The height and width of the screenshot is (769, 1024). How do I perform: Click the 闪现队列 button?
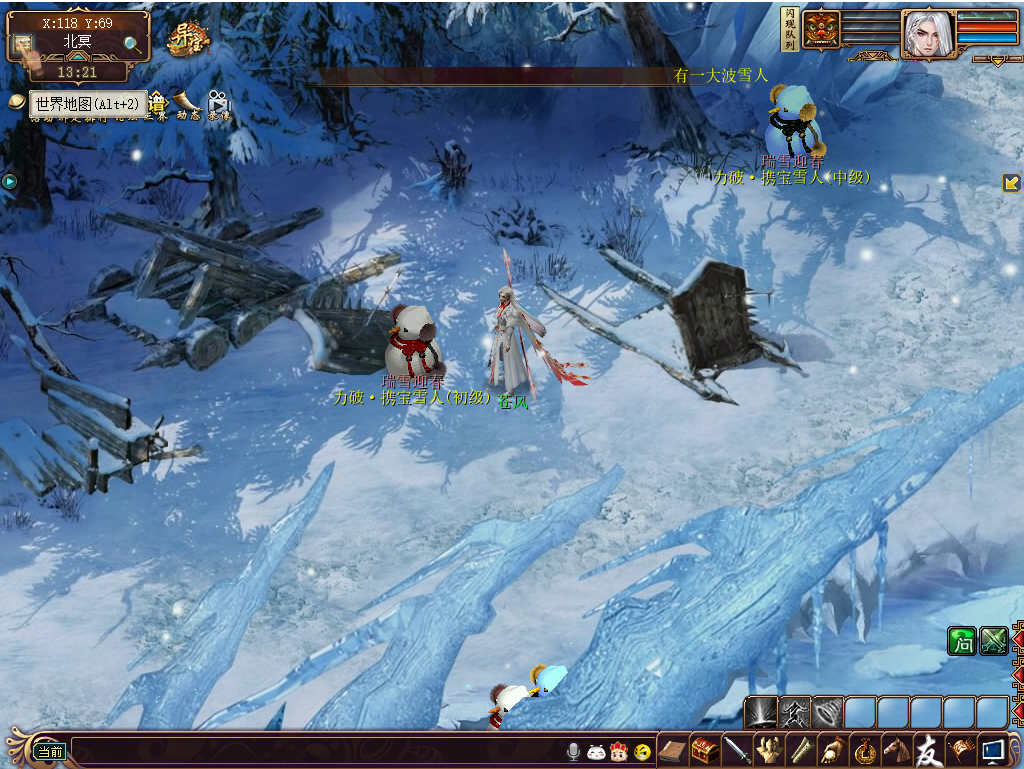coord(788,29)
